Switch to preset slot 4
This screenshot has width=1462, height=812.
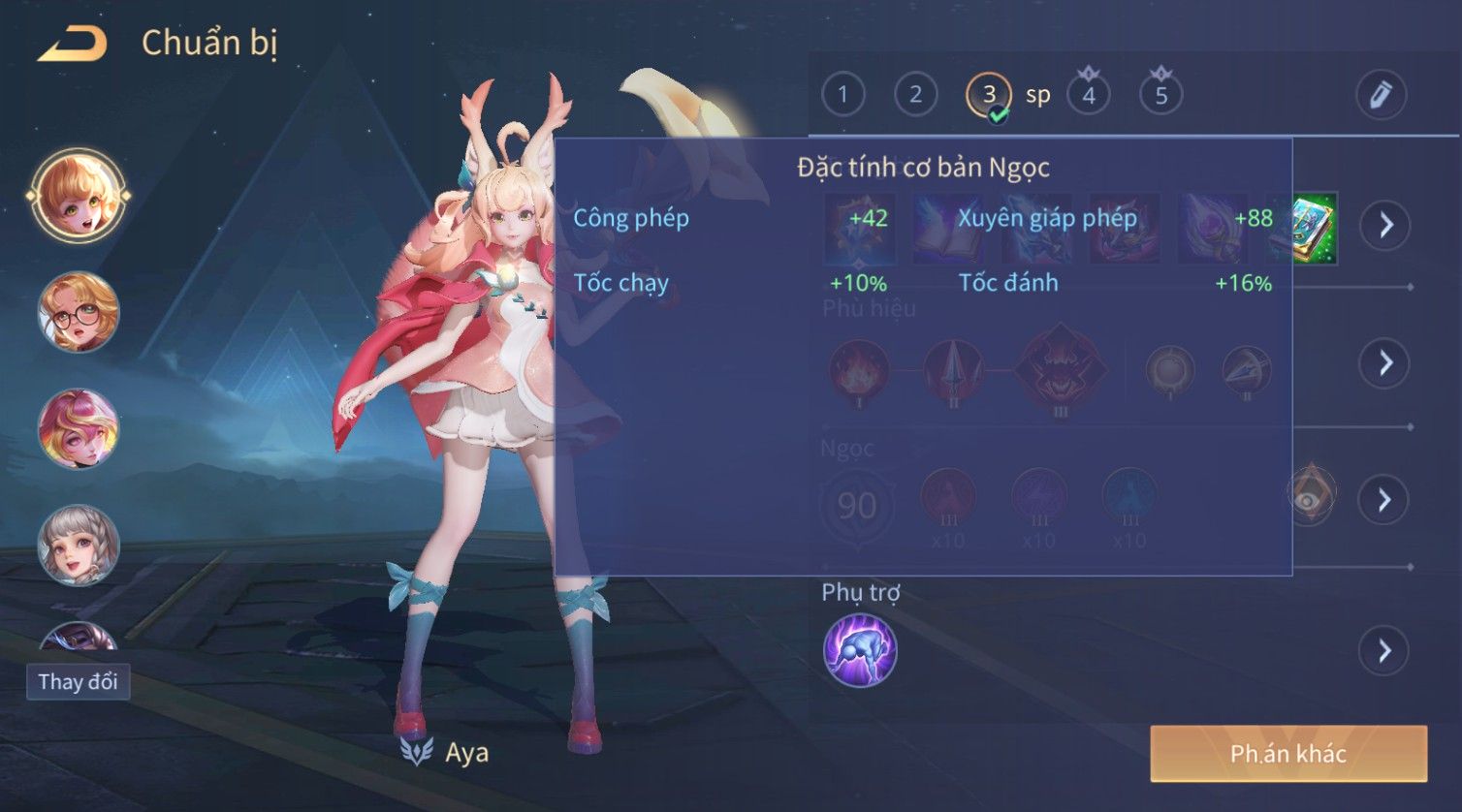[x=1089, y=95]
